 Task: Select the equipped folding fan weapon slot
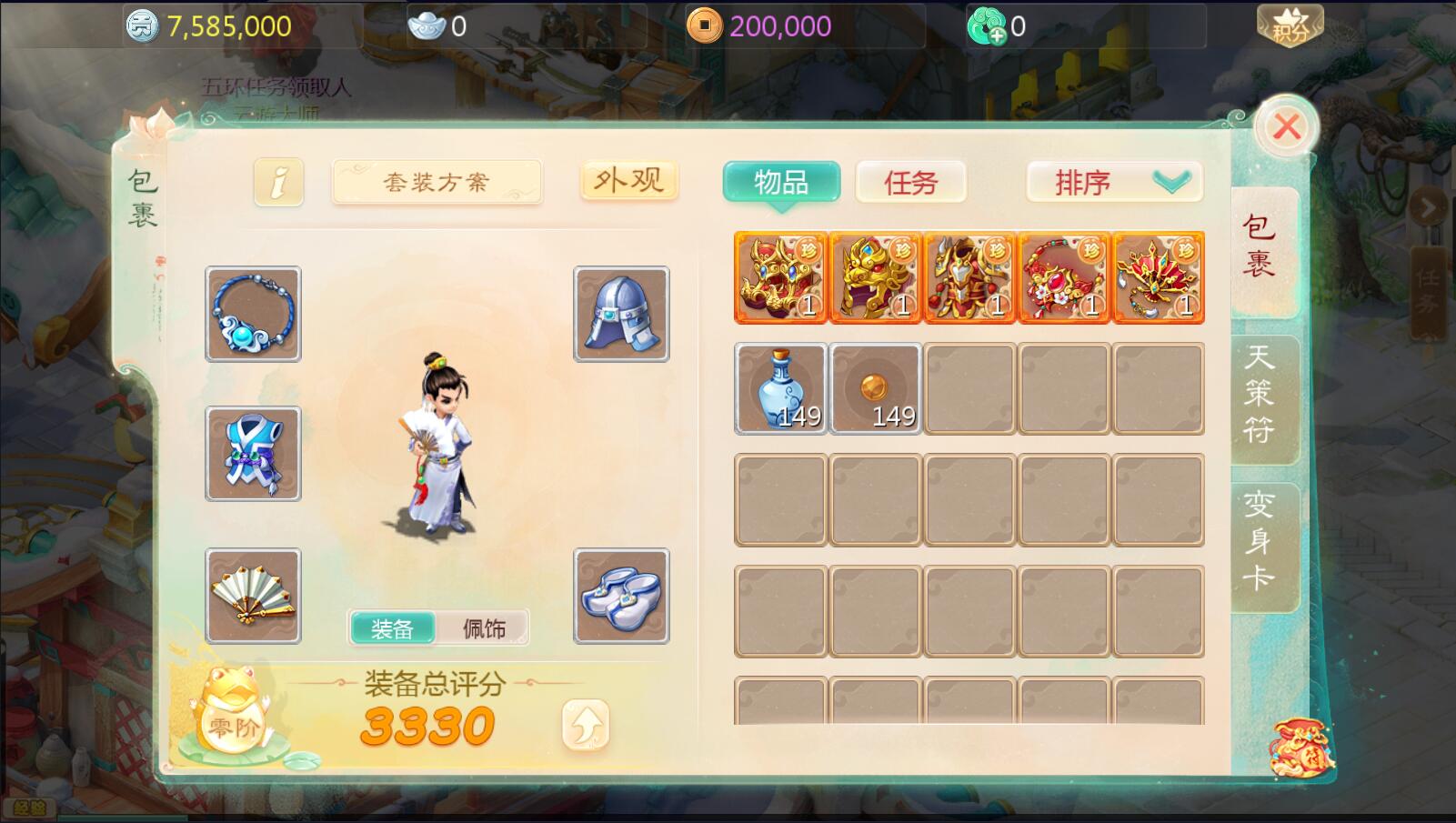(x=253, y=596)
